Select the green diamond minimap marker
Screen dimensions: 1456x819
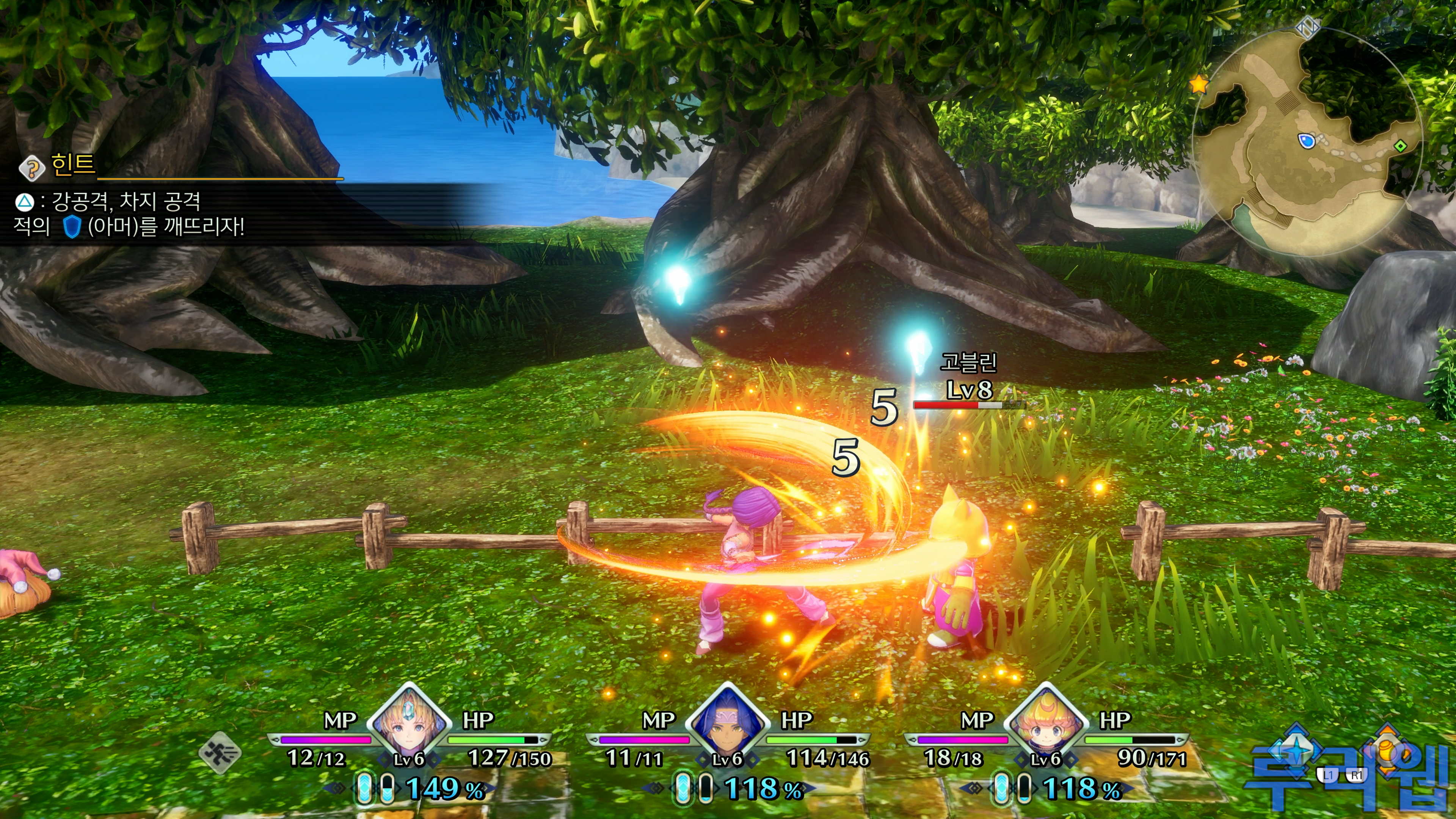tap(1400, 146)
